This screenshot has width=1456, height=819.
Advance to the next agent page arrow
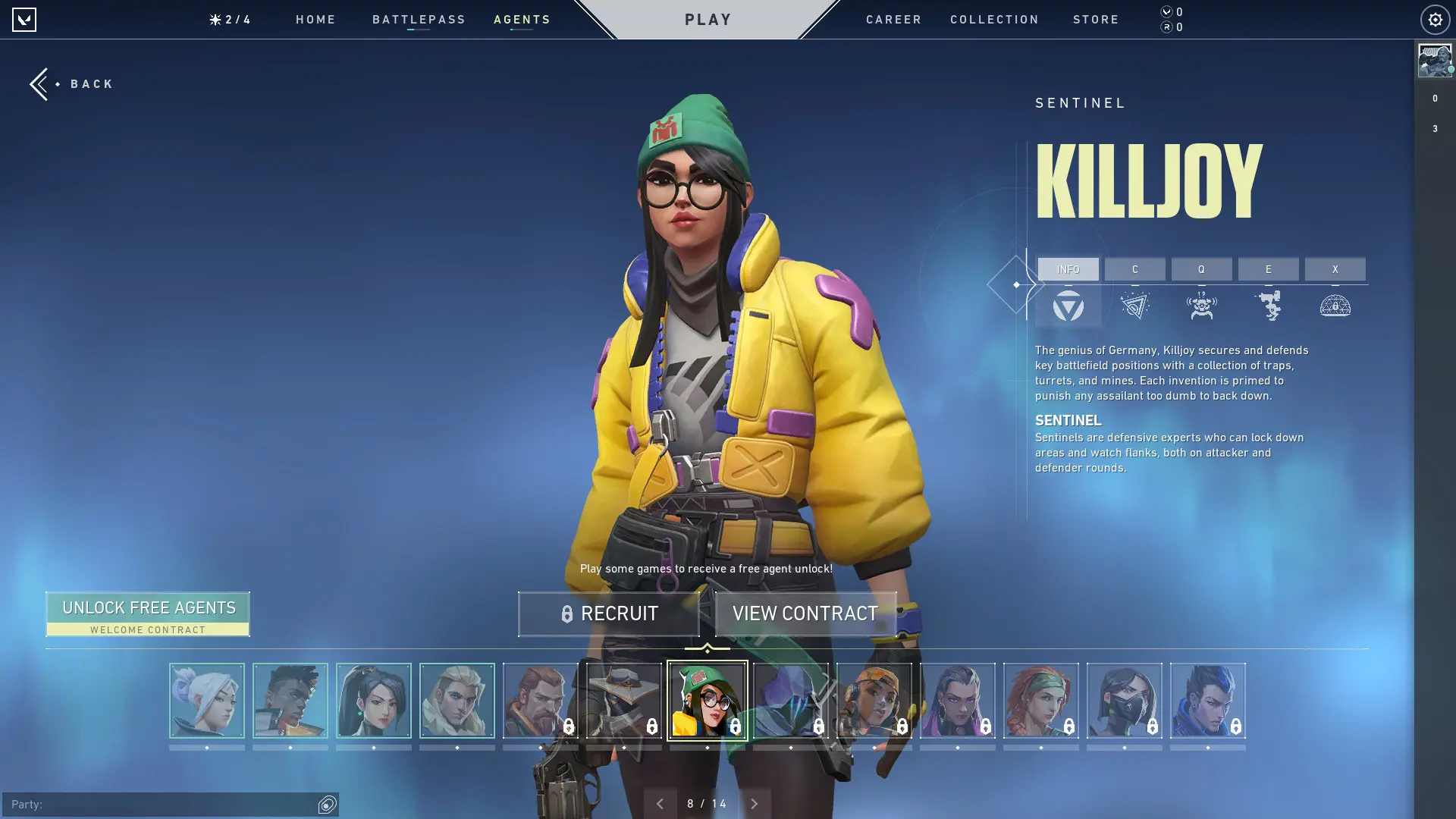(x=755, y=803)
